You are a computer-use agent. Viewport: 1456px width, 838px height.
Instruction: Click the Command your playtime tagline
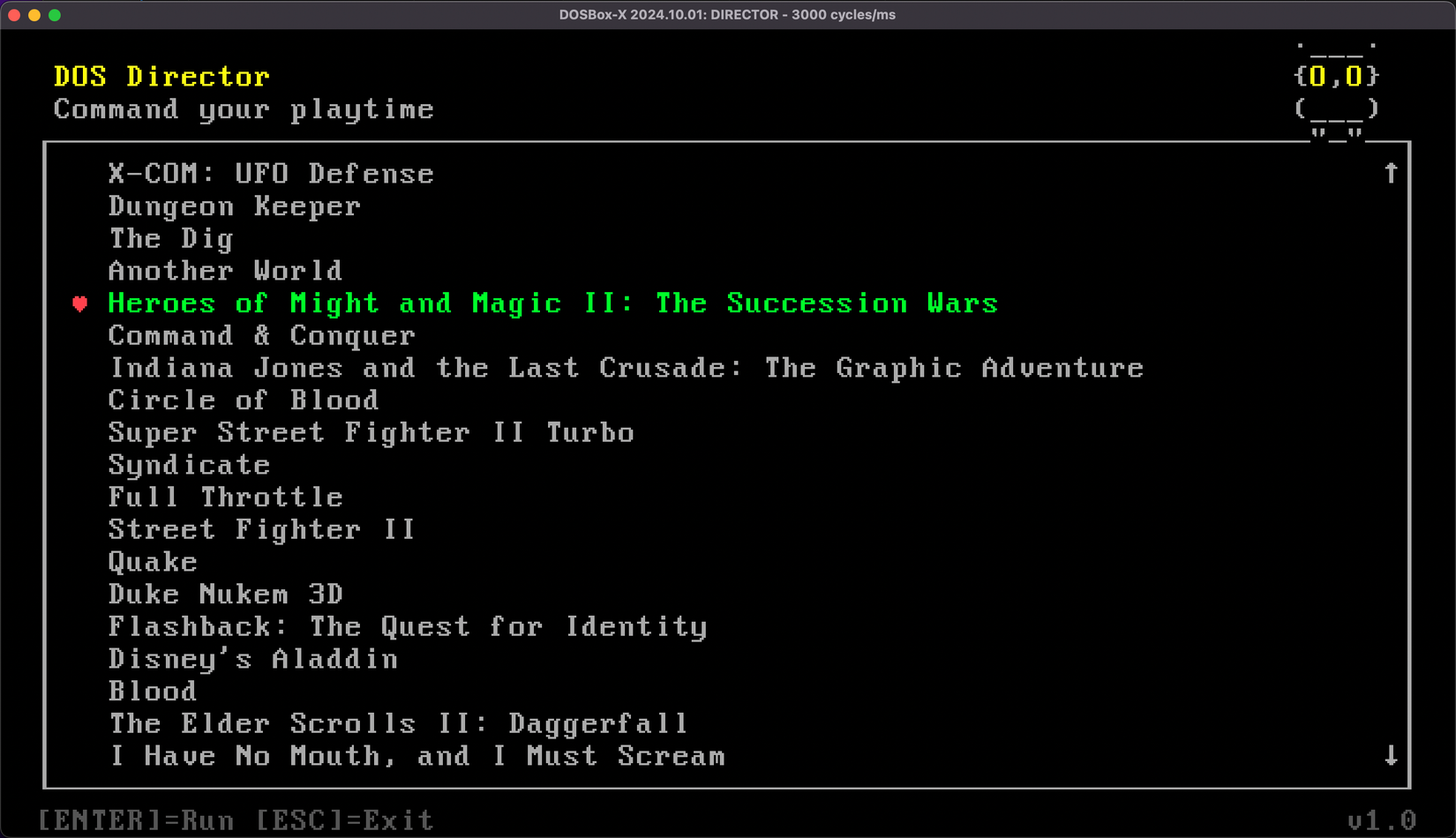pyautogui.click(x=244, y=108)
